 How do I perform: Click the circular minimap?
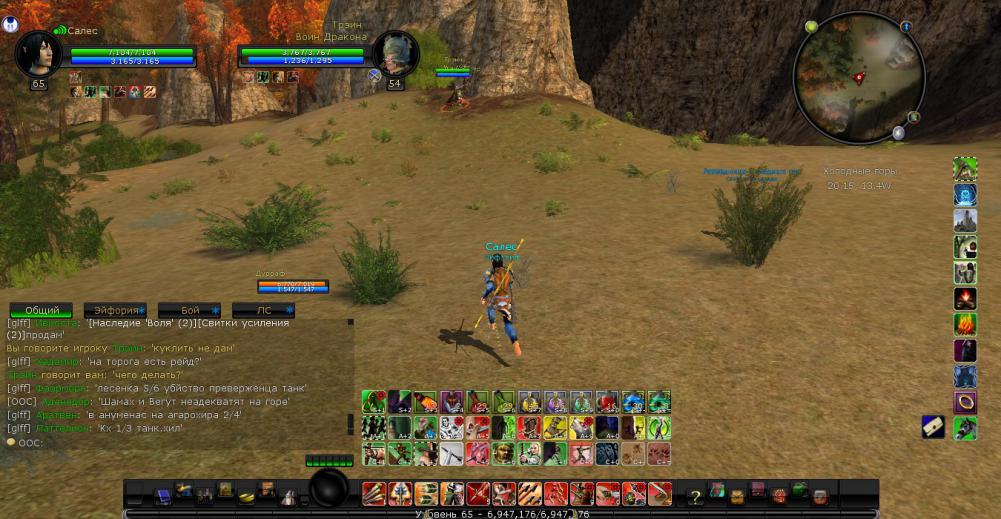tap(857, 75)
